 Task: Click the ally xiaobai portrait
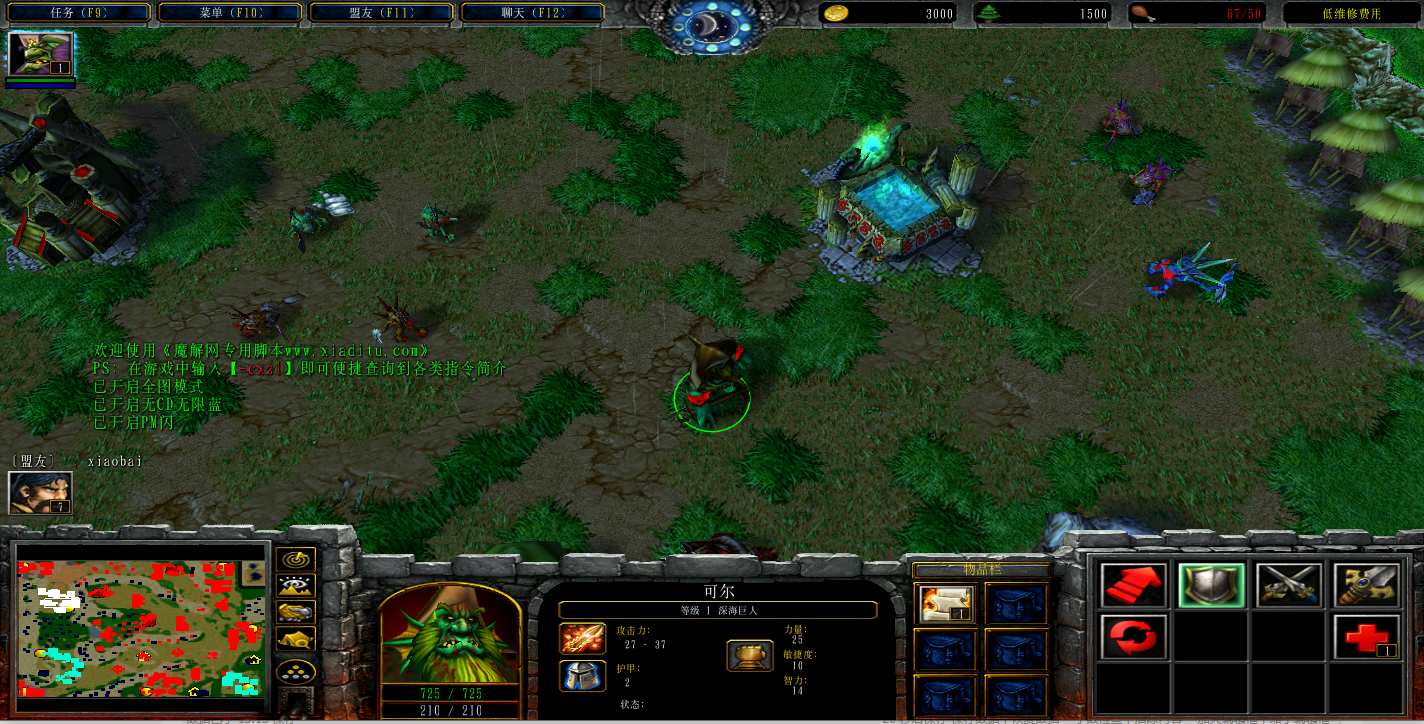40,492
